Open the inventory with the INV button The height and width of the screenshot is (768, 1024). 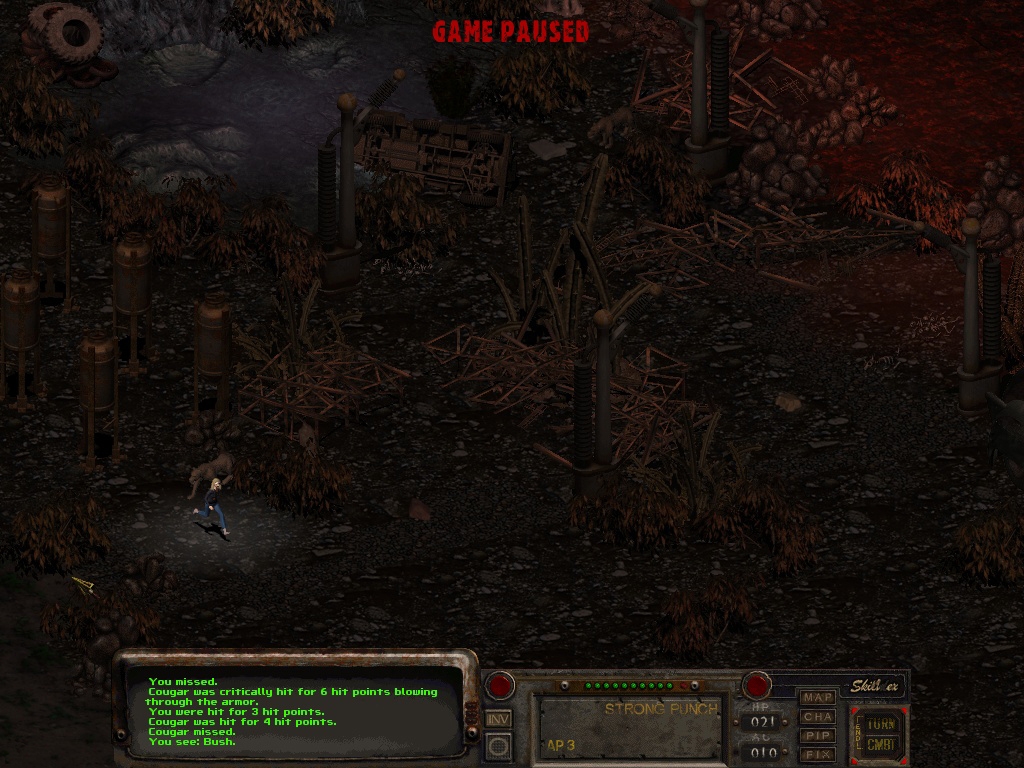pos(498,718)
